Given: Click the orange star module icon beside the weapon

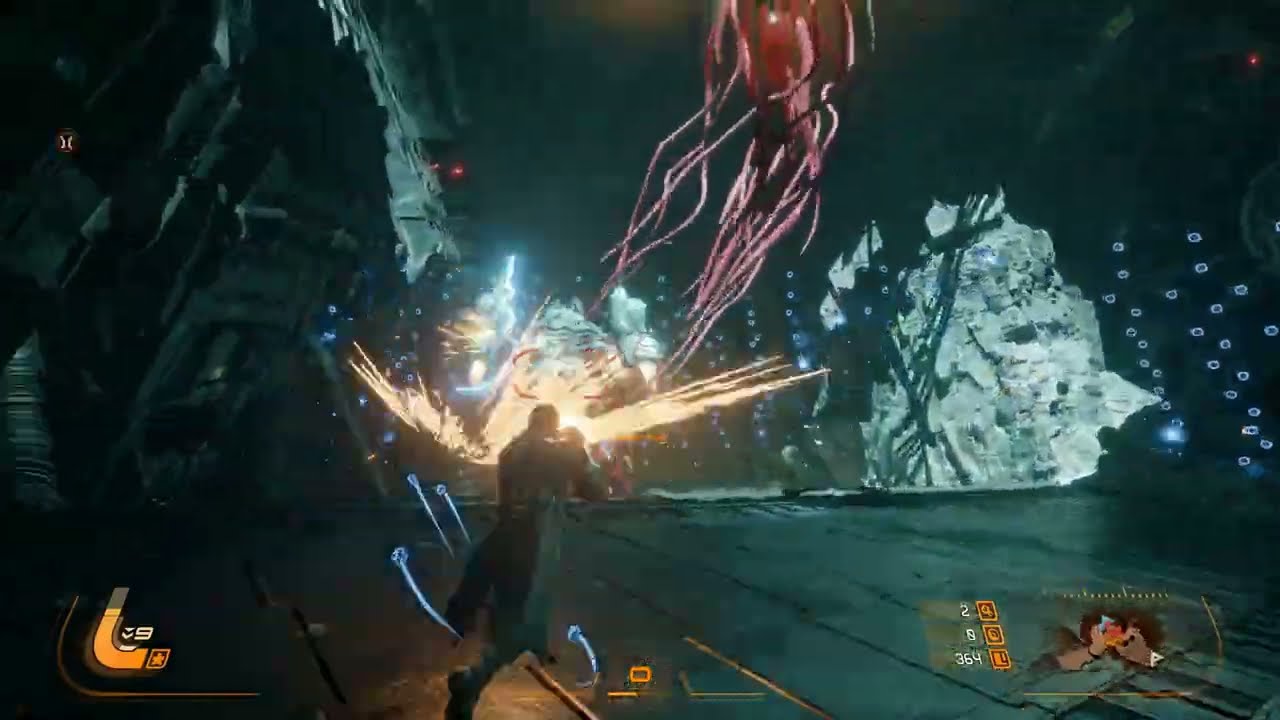Looking at the screenshot, I should click(x=160, y=658).
